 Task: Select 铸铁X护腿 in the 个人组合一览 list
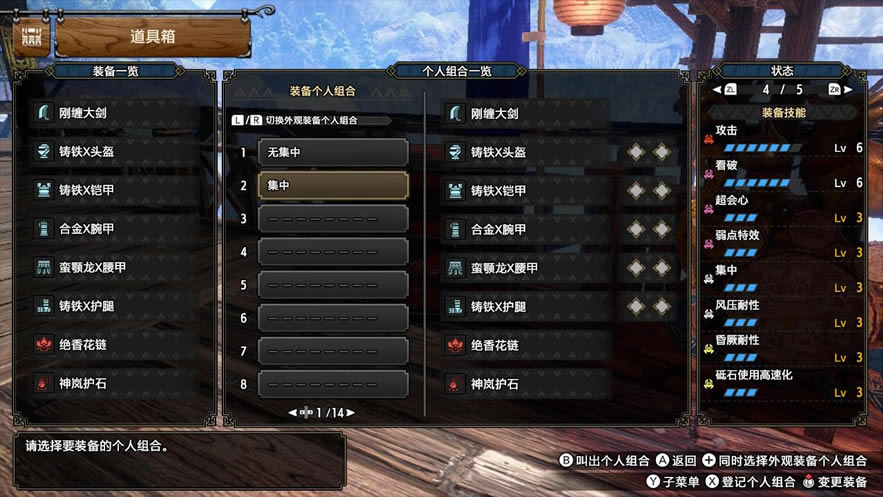click(527, 306)
